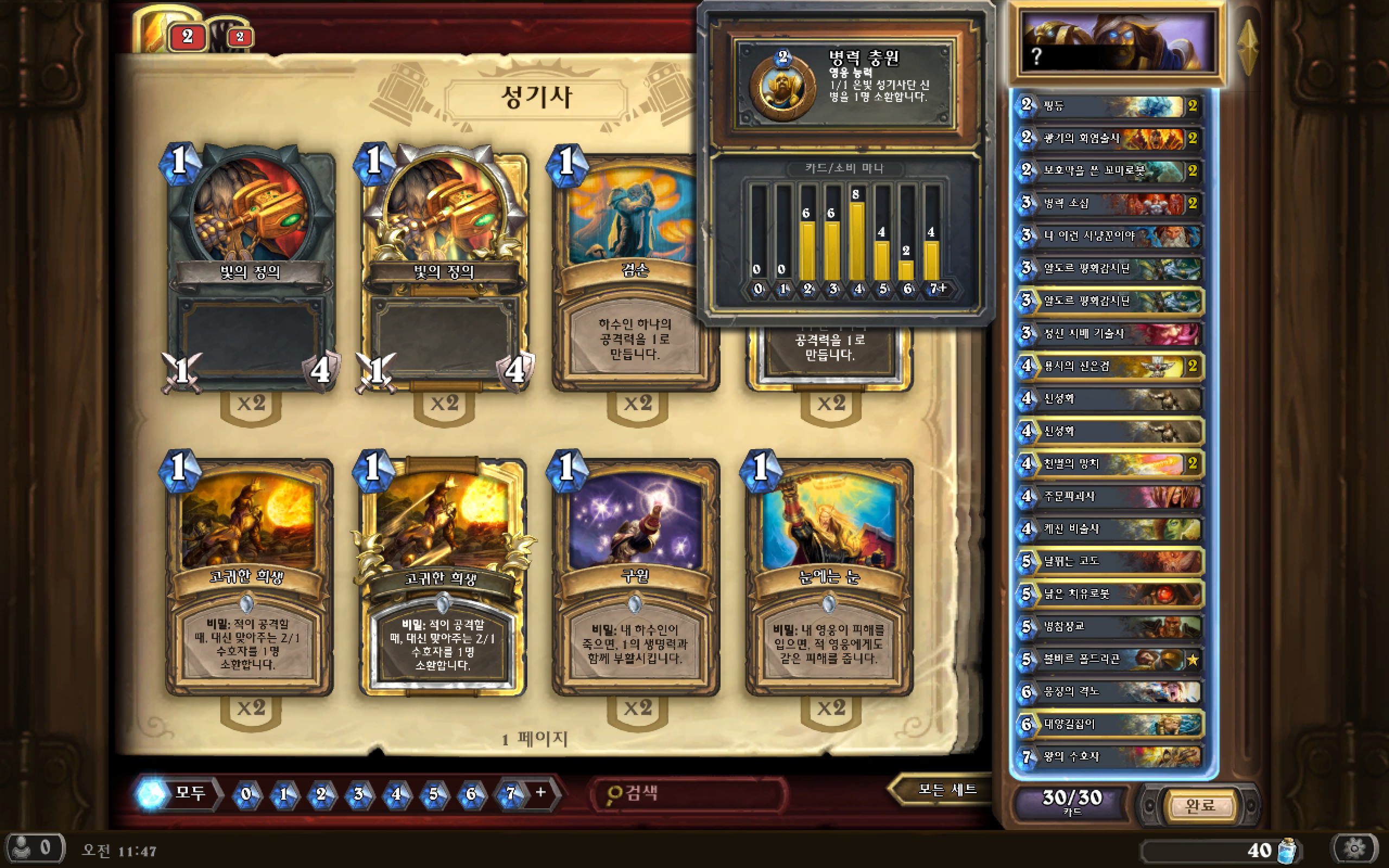
Task: Click the 완료 button to finish deck
Action: point(1200,806)
